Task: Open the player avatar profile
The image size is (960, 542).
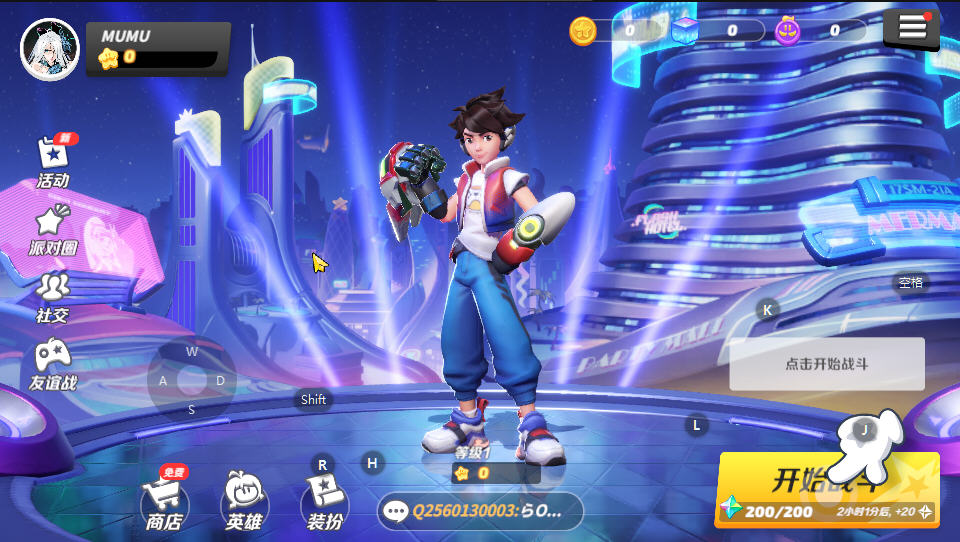Action: tap(50, 49)
